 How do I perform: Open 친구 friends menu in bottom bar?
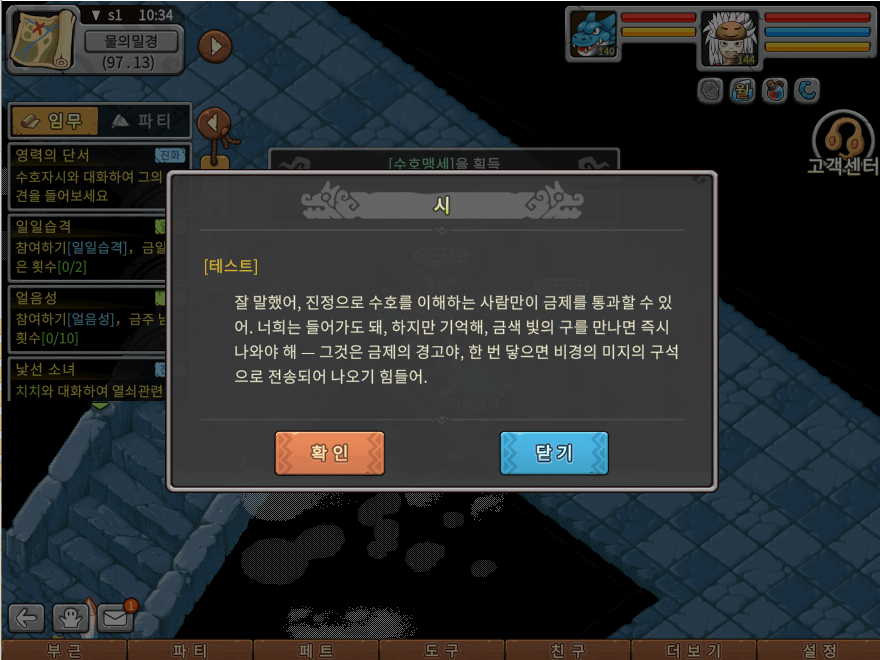coord(568,650)
